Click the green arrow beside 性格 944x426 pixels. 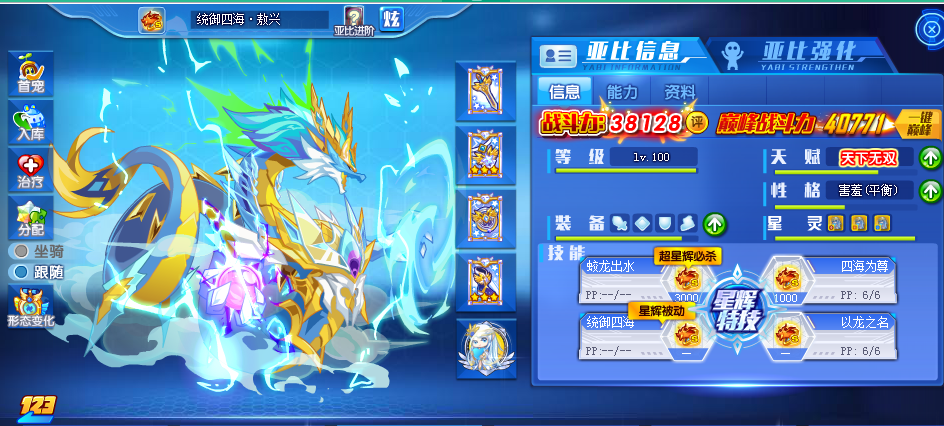(930, 190)
